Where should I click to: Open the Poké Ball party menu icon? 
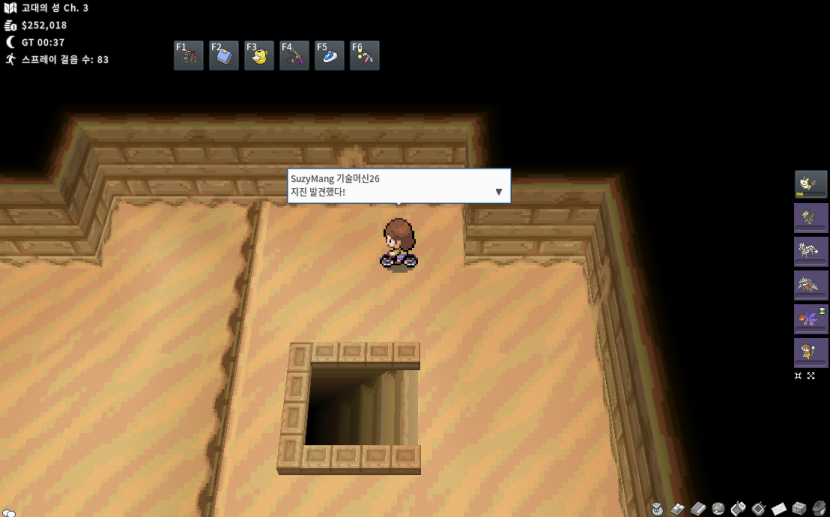tap(718, 509)
